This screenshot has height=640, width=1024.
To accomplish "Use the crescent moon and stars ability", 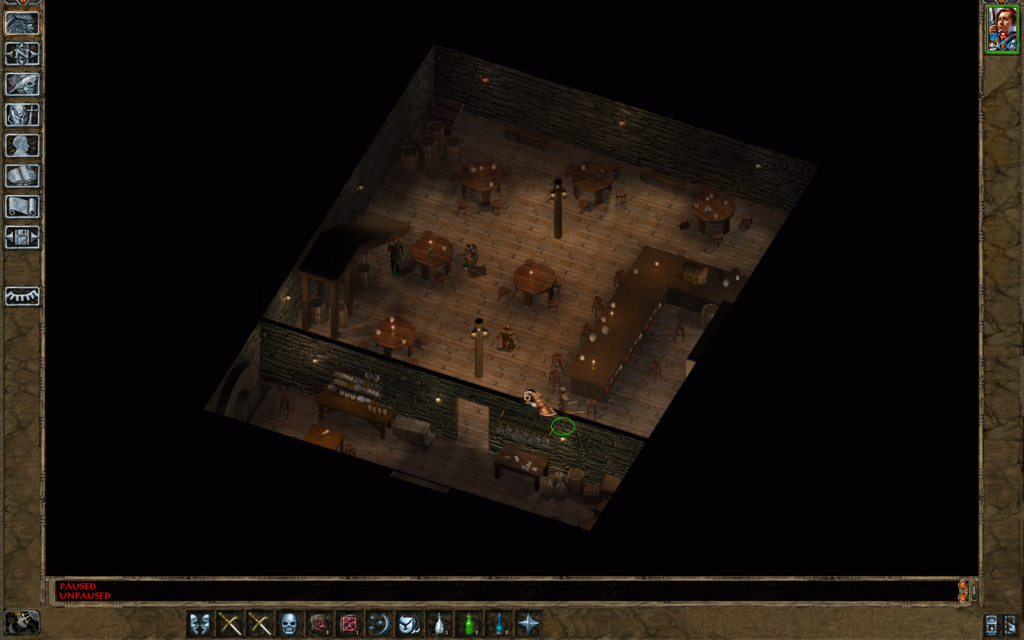I will tap(379, 624).
